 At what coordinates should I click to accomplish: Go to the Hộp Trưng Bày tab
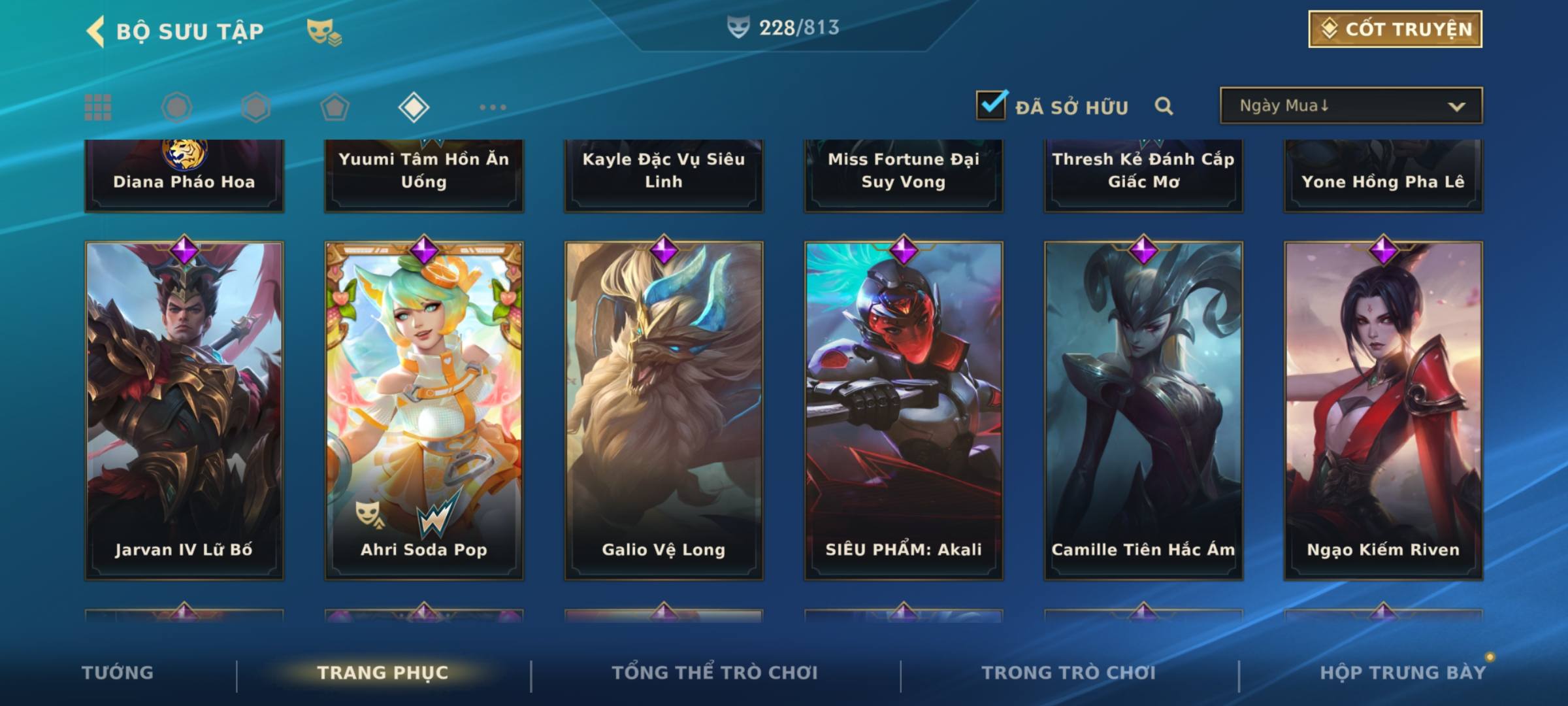pyautogui.click(x=1403, y=673)
